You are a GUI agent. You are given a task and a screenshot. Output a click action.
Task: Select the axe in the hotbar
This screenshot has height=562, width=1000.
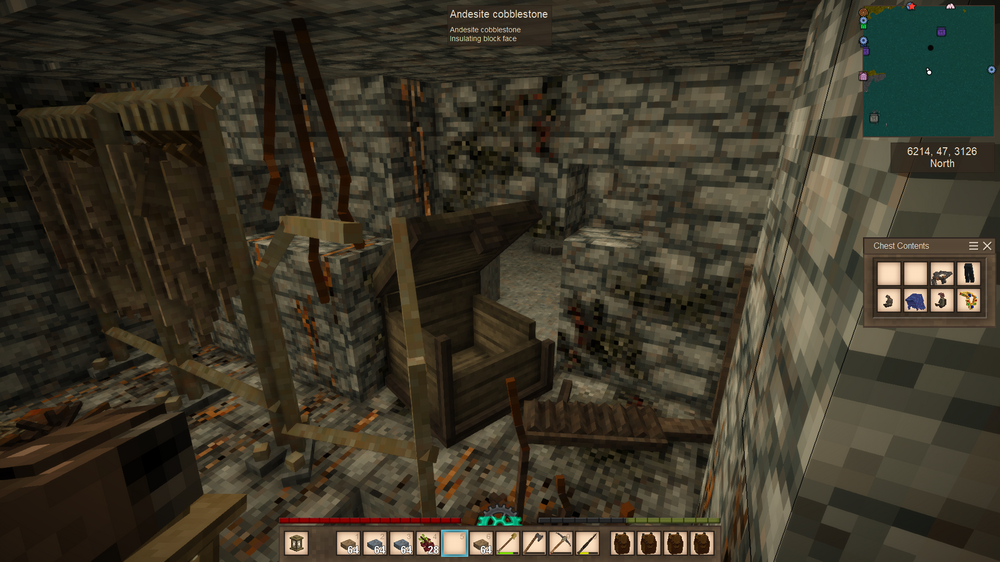coord(534,543)
